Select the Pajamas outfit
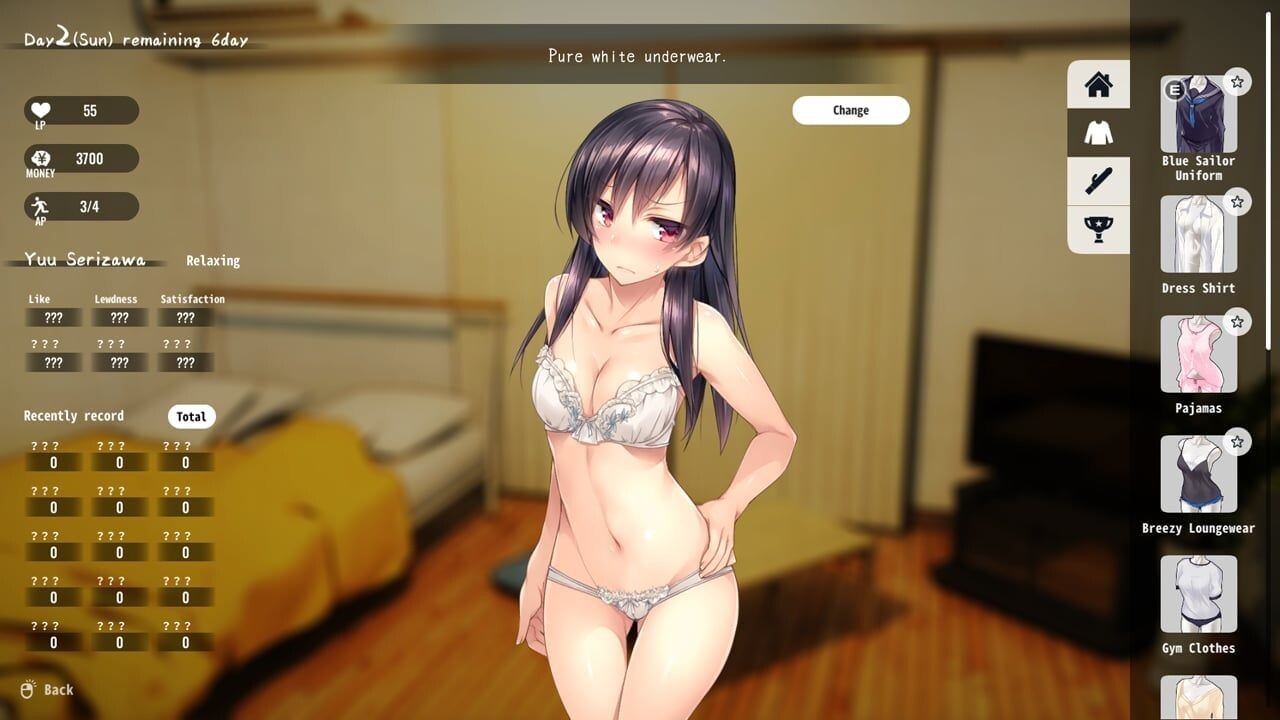The width and height of the screenshot is (1280, 720). 1198,355
